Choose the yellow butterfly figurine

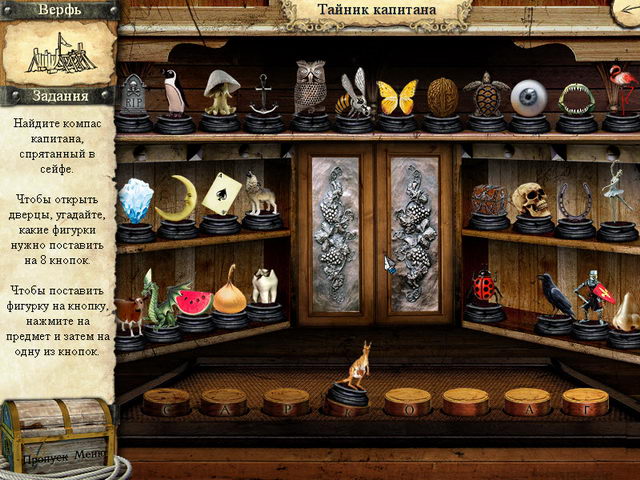(396, 97)
